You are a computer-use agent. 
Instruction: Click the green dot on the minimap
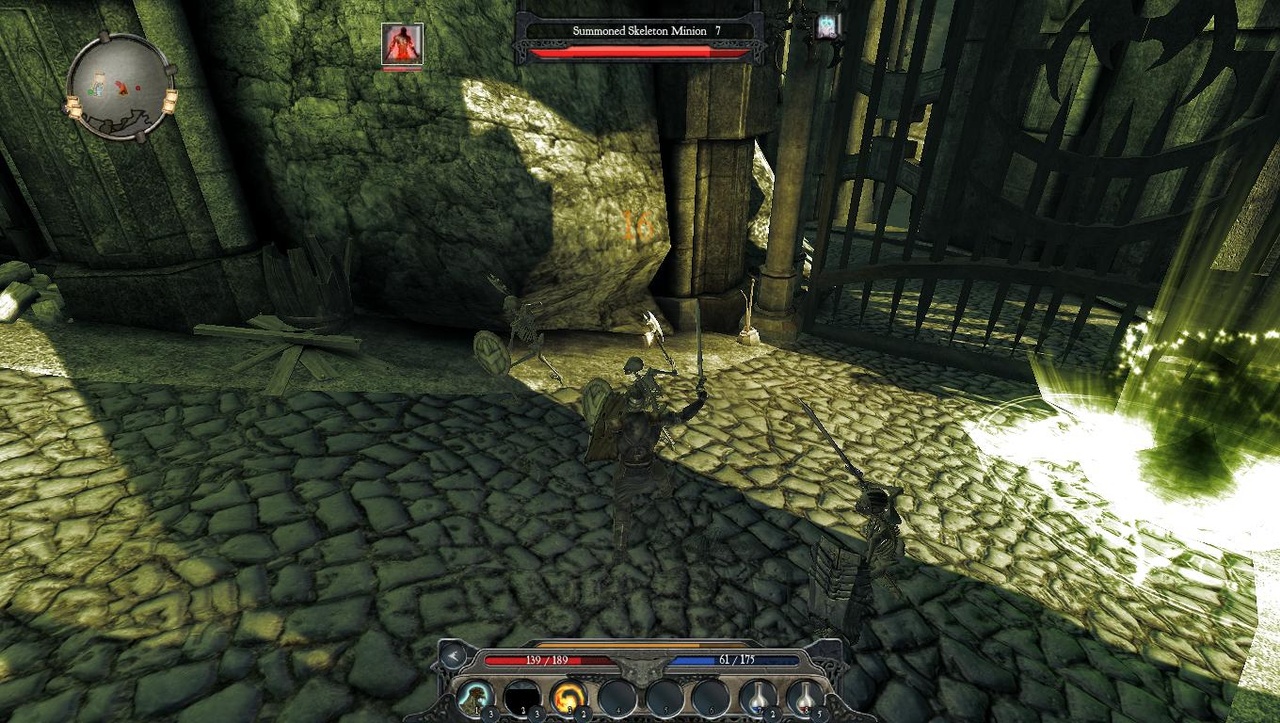(x=90, y=91)
